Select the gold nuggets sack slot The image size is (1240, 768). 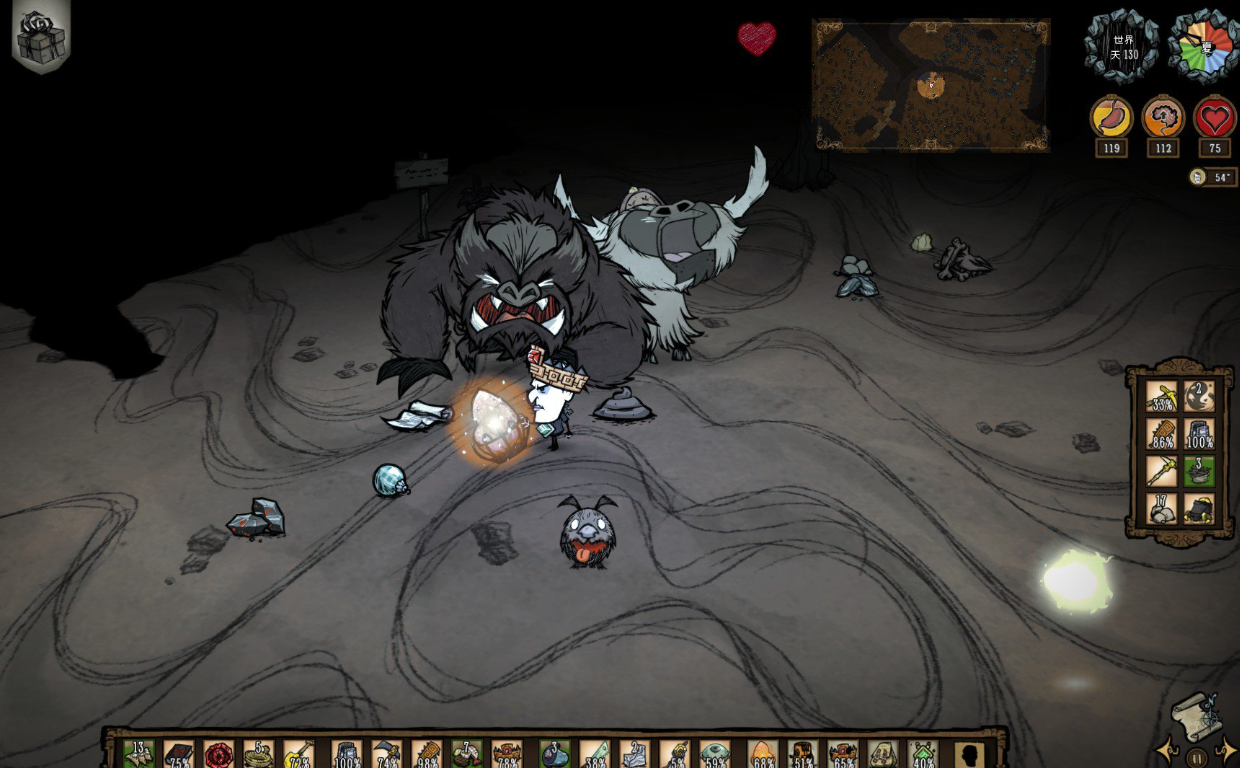pyautogui.click(x=1199, y=508)
